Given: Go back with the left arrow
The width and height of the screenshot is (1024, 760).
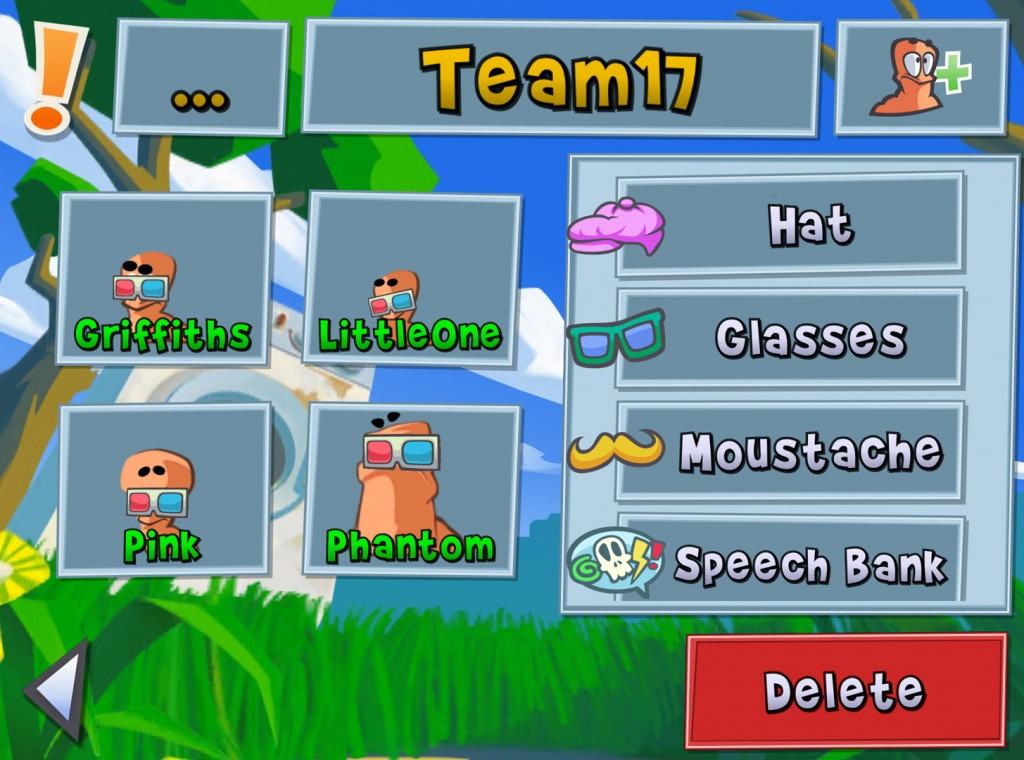Looking at the screenshot, I should click(58, 690).
